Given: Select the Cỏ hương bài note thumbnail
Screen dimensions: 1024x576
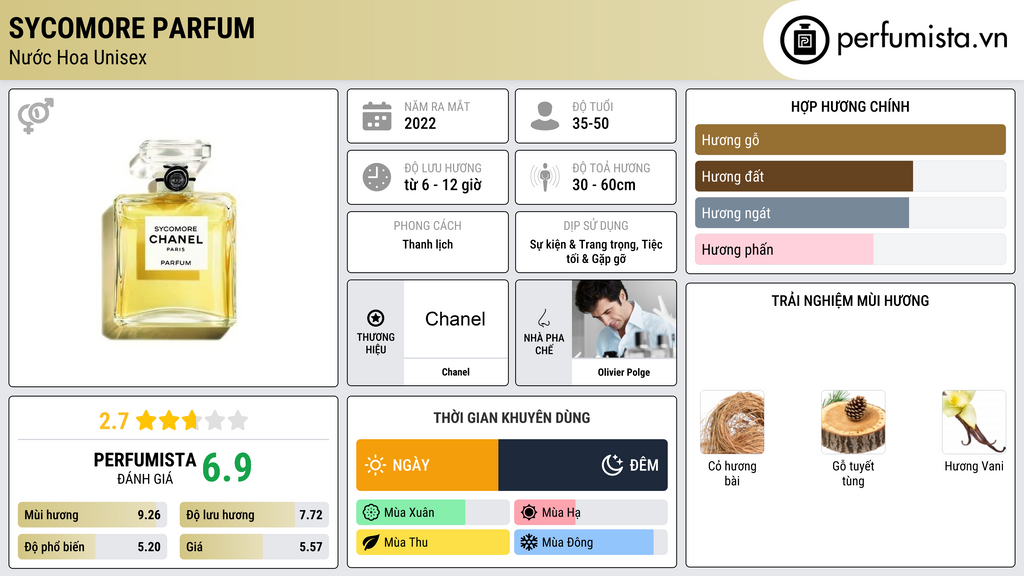Looking at the screenshot, I should (732, 422).
